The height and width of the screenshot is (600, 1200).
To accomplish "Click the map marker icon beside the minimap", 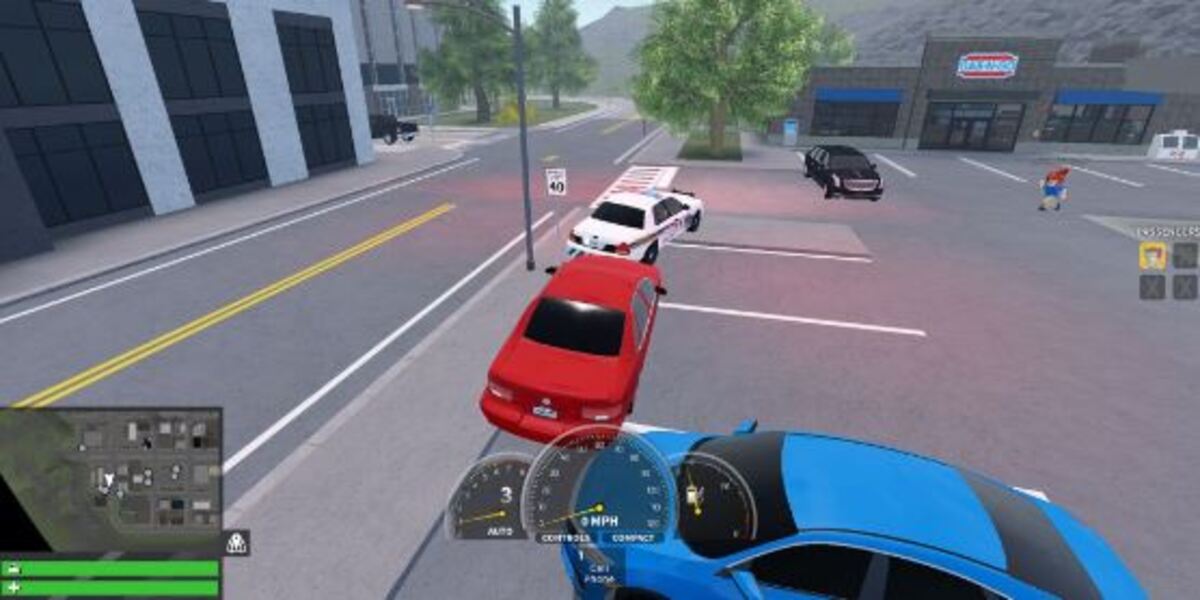I will [x=236, y=543].
